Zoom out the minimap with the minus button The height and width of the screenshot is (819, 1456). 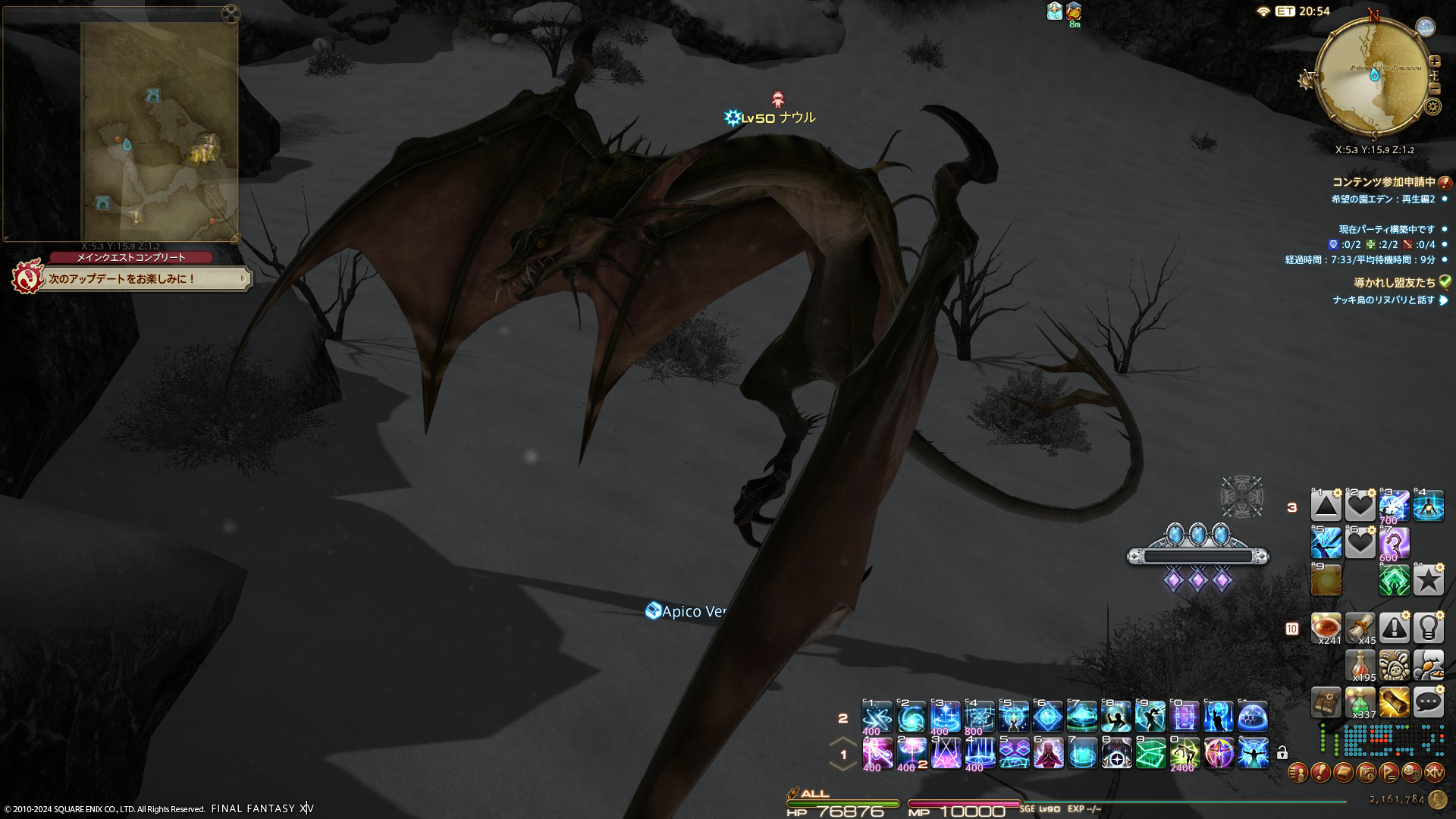(1434, 89)
